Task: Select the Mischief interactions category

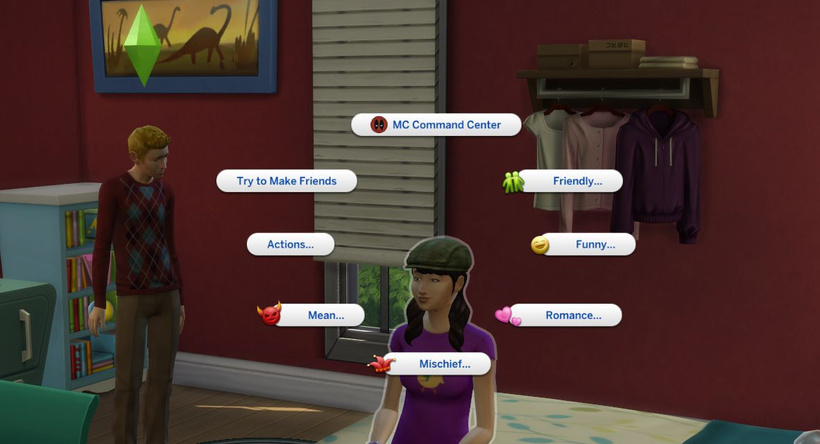Action: [x=436, y=364]
